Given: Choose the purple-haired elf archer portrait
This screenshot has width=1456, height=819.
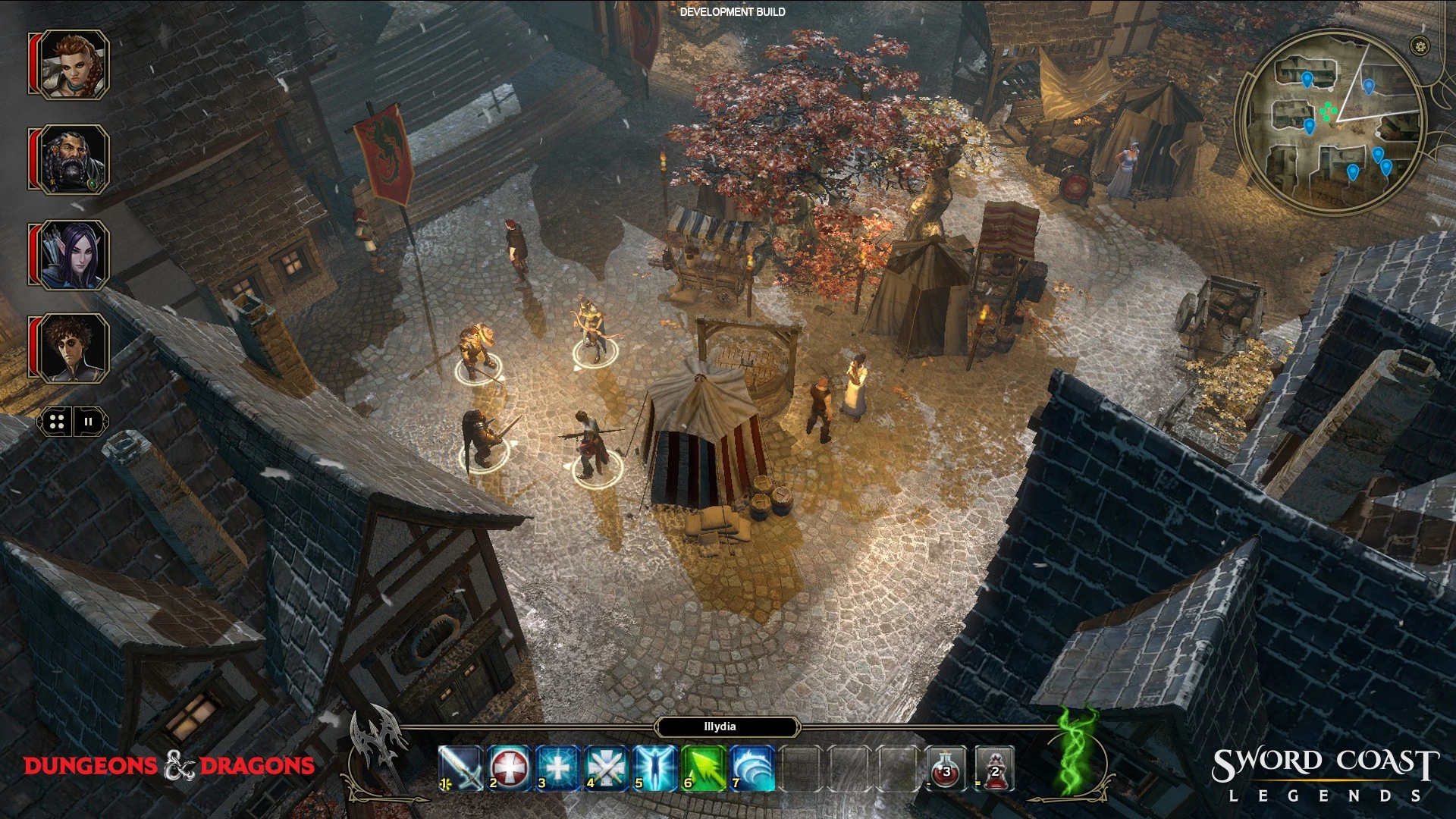Looking at the screenshot, I should pos(74,255).
